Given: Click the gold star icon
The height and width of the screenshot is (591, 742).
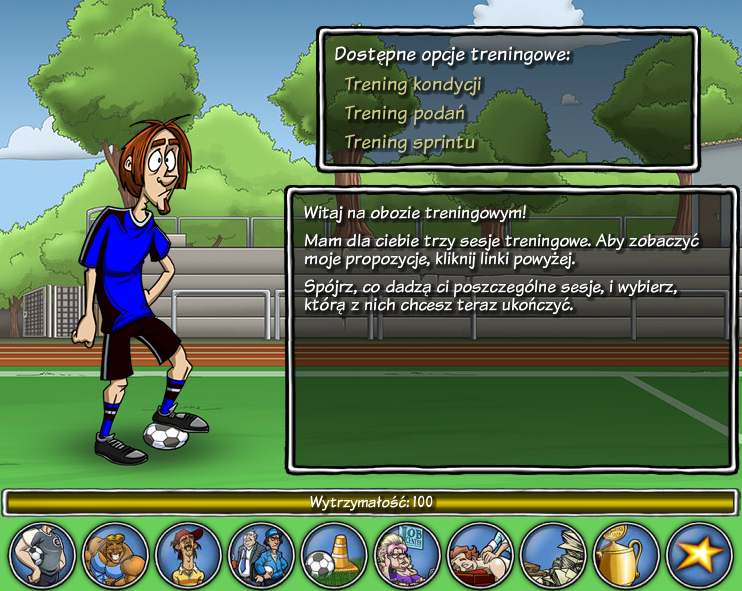Looking at the screenshot, I should (x=699, y=556).
